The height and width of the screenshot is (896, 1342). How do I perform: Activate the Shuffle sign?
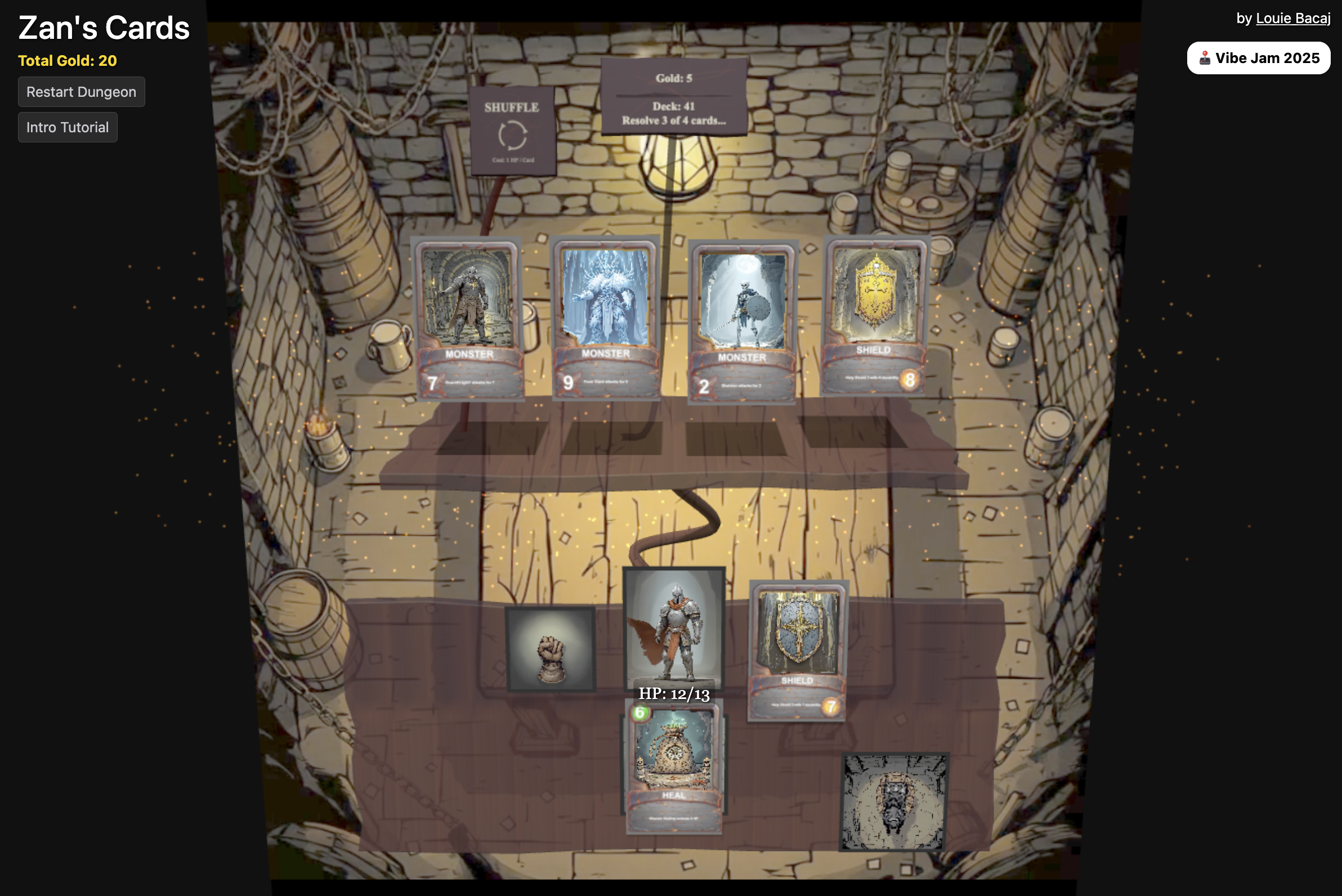click(x=513, y=132)
